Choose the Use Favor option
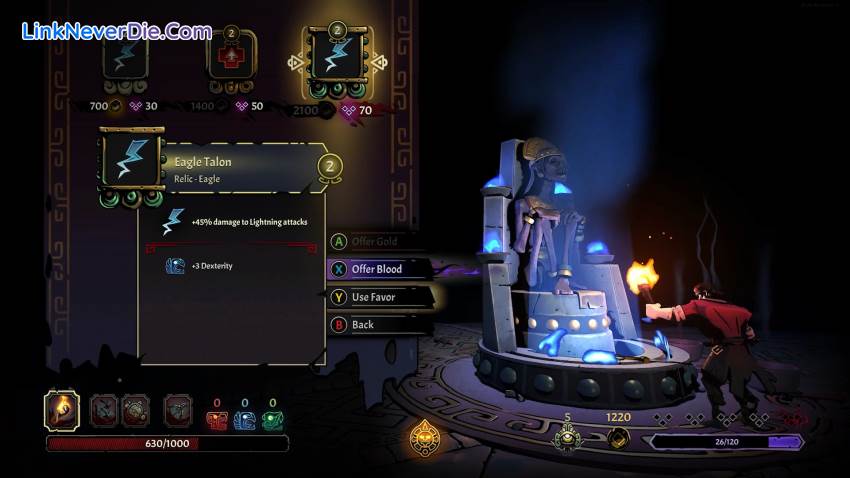 372,297
